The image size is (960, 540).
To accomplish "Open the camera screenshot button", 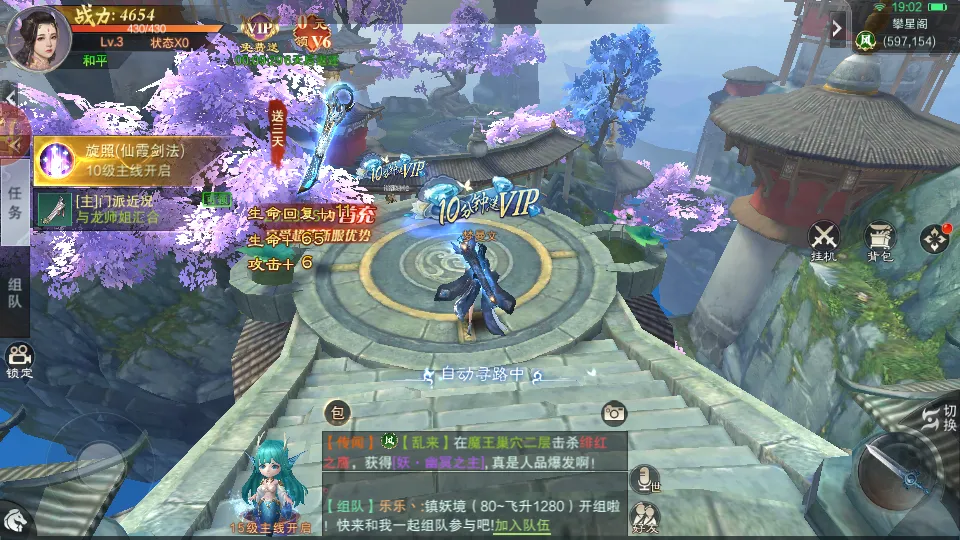I will tap(613, 412).
